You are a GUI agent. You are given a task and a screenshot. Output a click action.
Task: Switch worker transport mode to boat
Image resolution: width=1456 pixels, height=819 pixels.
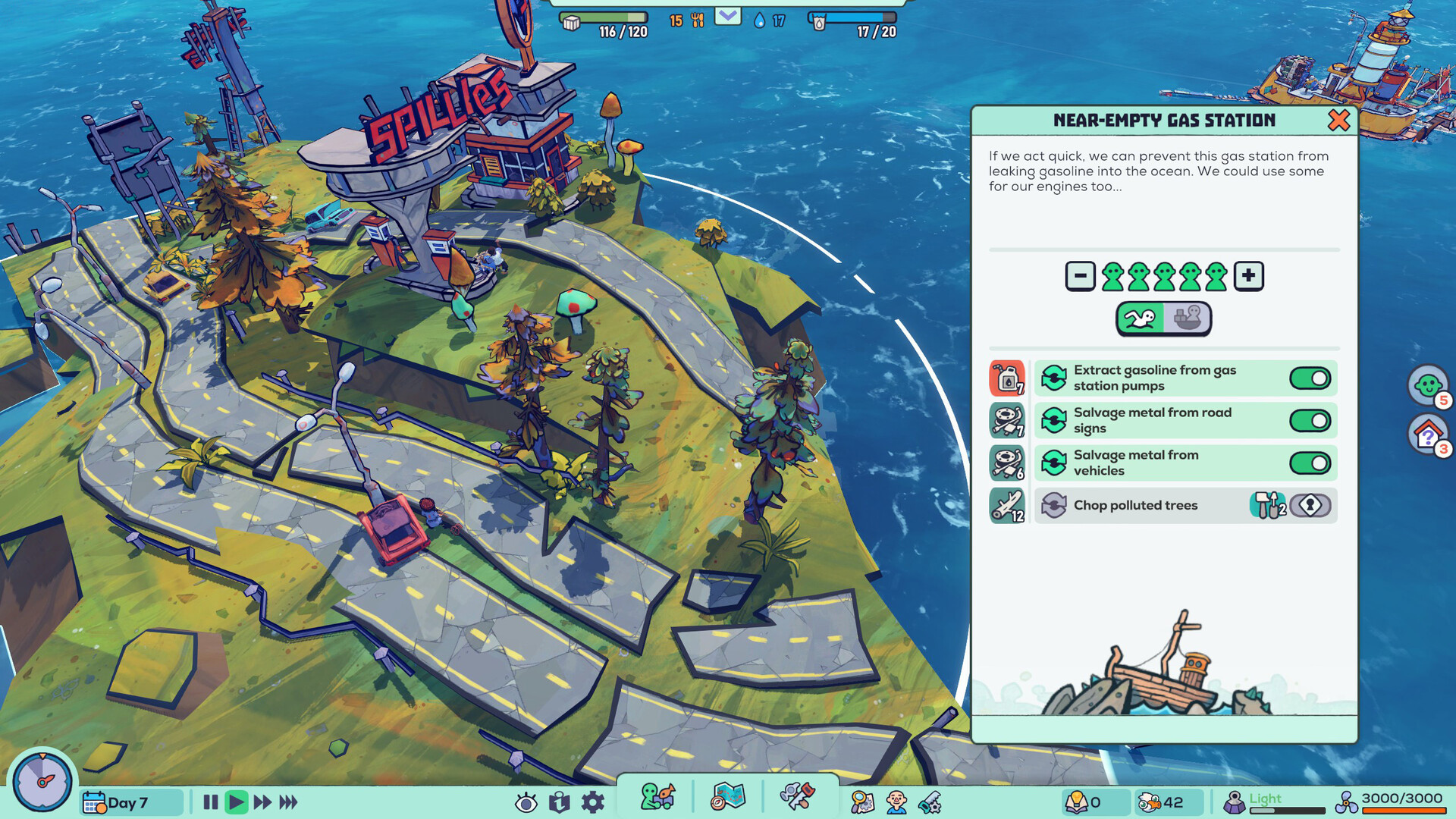click(x=1188, y=318)
